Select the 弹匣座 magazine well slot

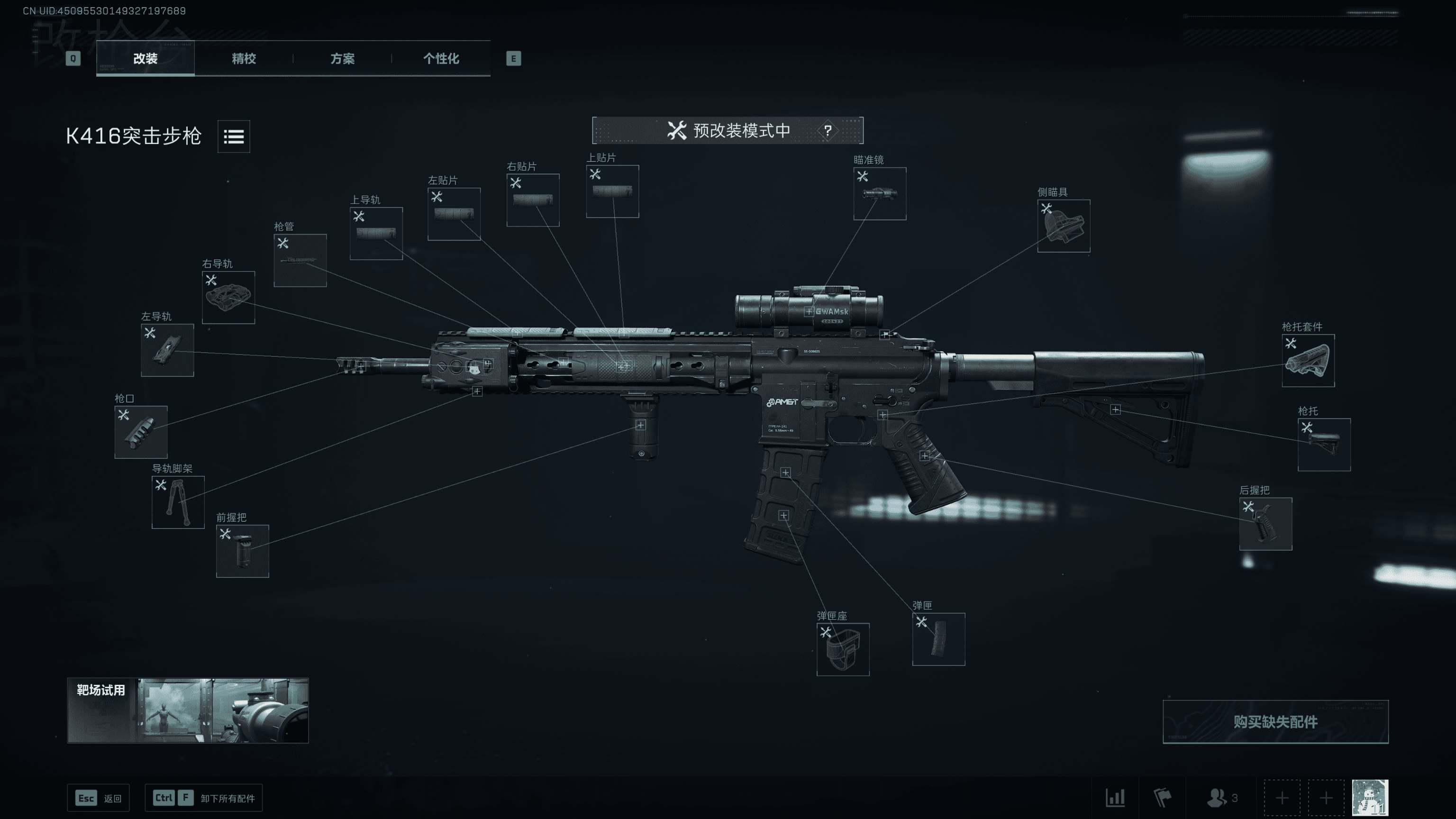(x=843, y=649)
